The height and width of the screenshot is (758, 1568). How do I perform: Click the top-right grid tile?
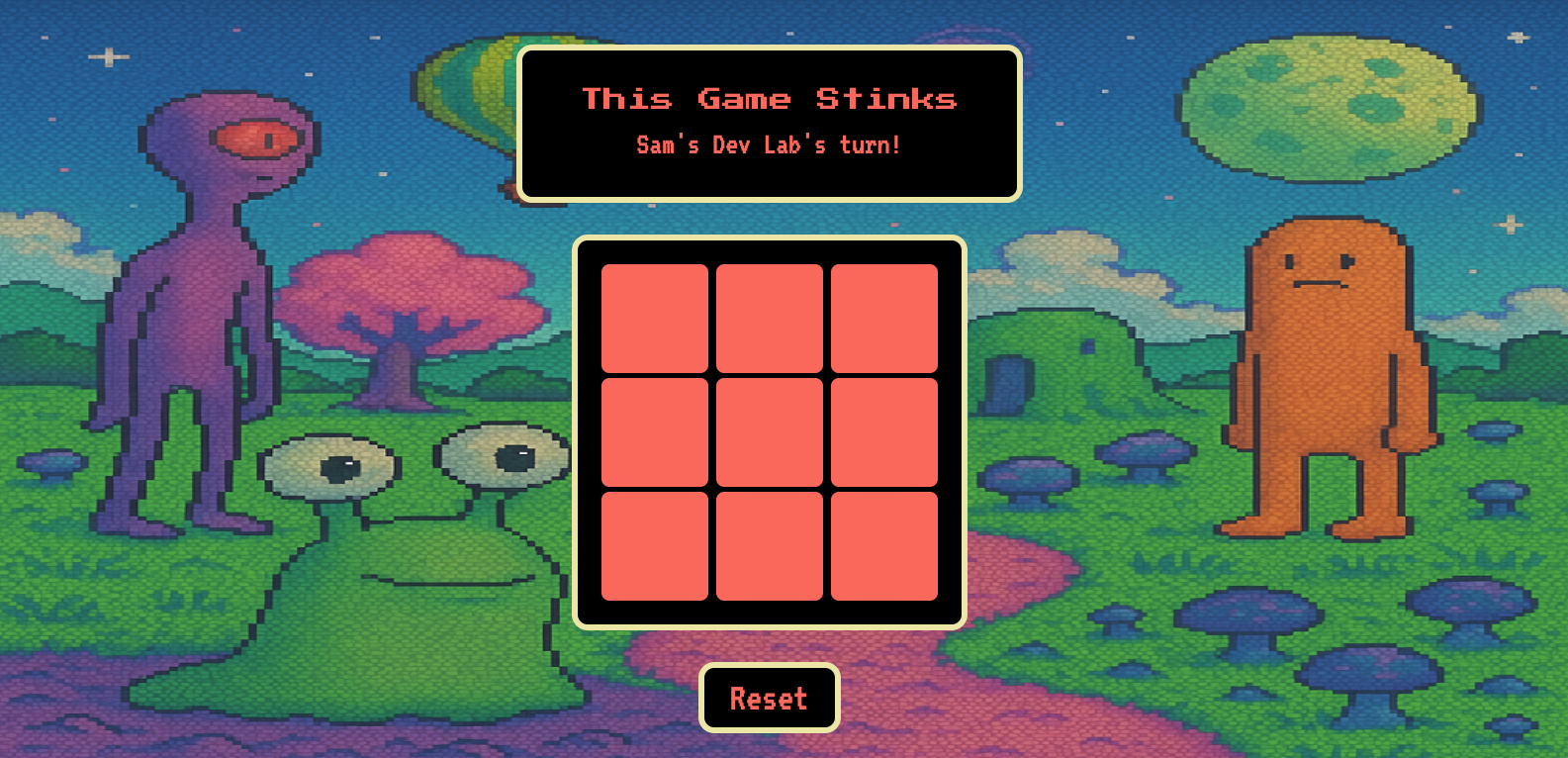[x=884, y=315]
